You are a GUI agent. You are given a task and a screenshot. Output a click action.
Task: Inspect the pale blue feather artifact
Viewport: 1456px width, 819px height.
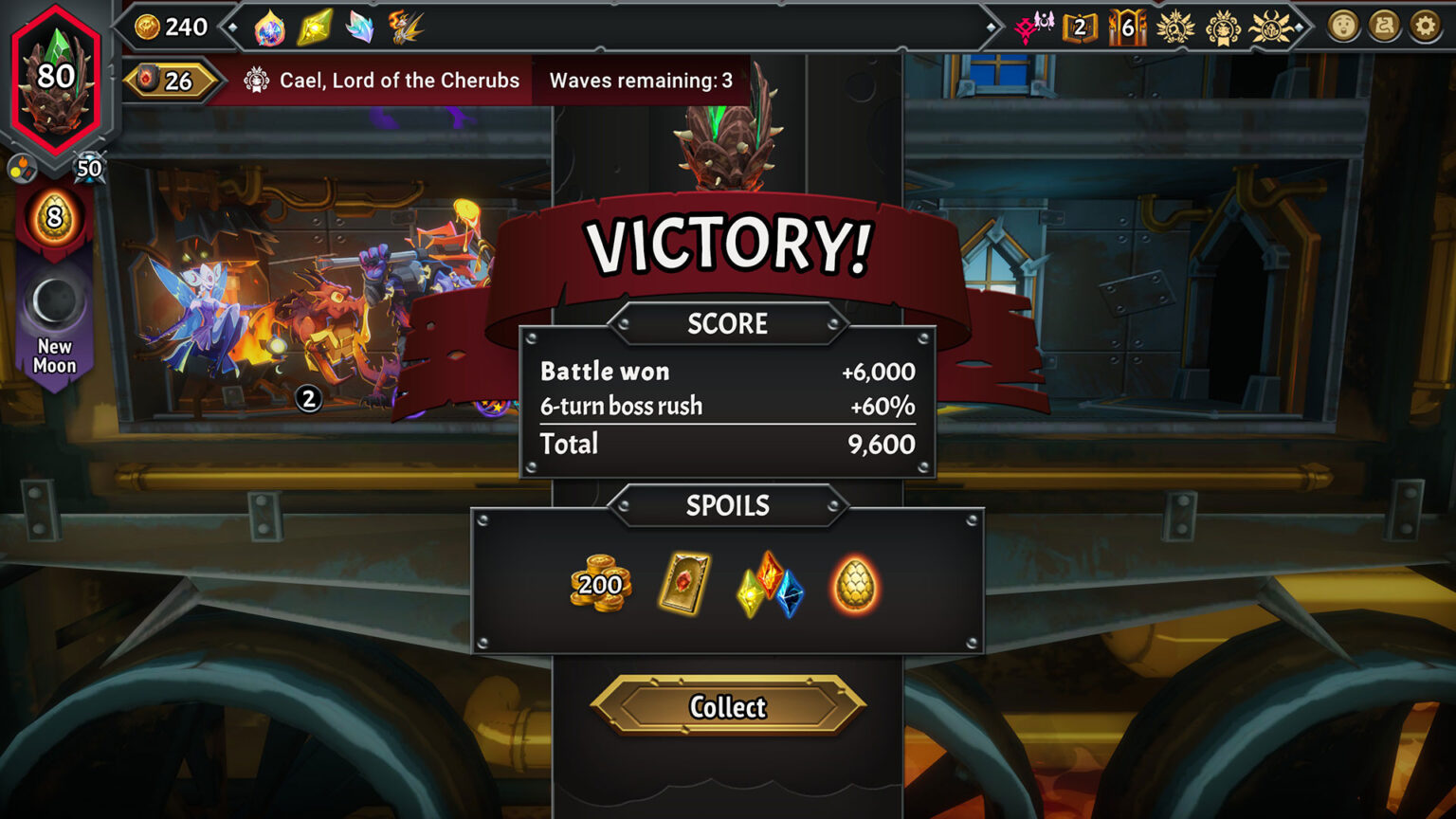(x=359, y=27)
